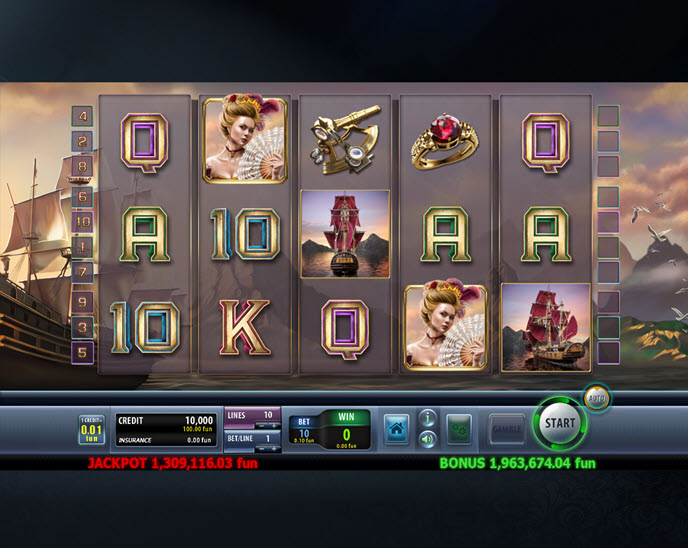Image resolution: width=688 pixels, height=548 pixels.
Task: Select payline number 10 marker
Action: [83, 221]
